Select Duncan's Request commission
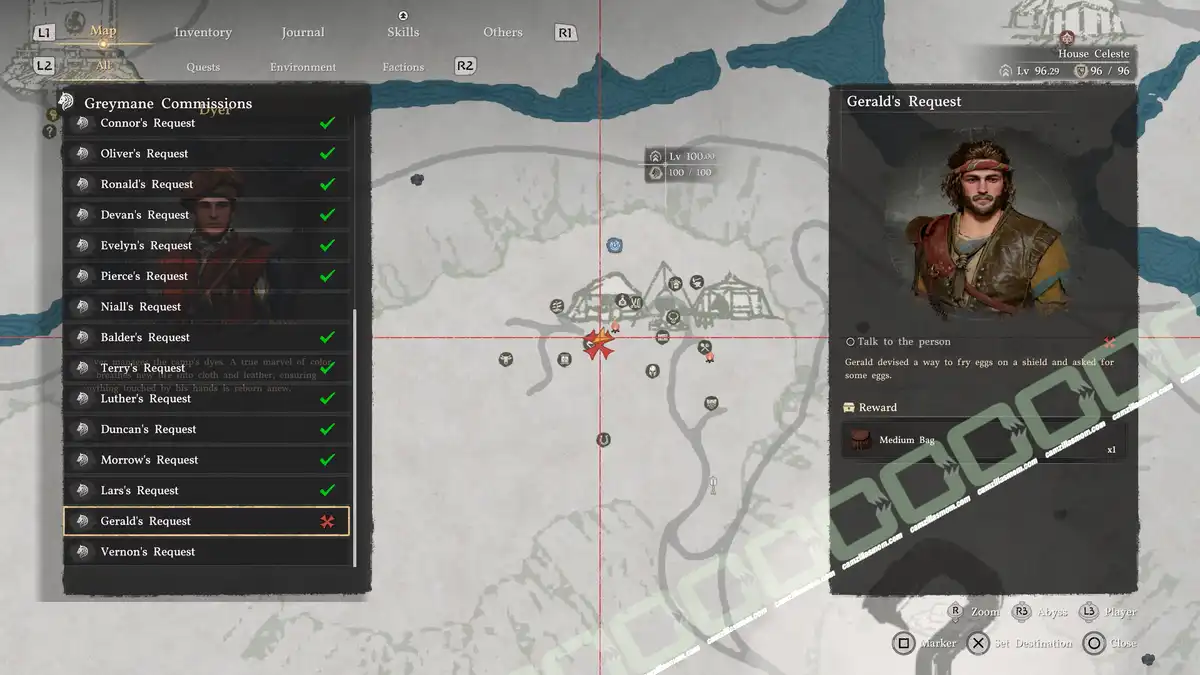 coord(207,430)
